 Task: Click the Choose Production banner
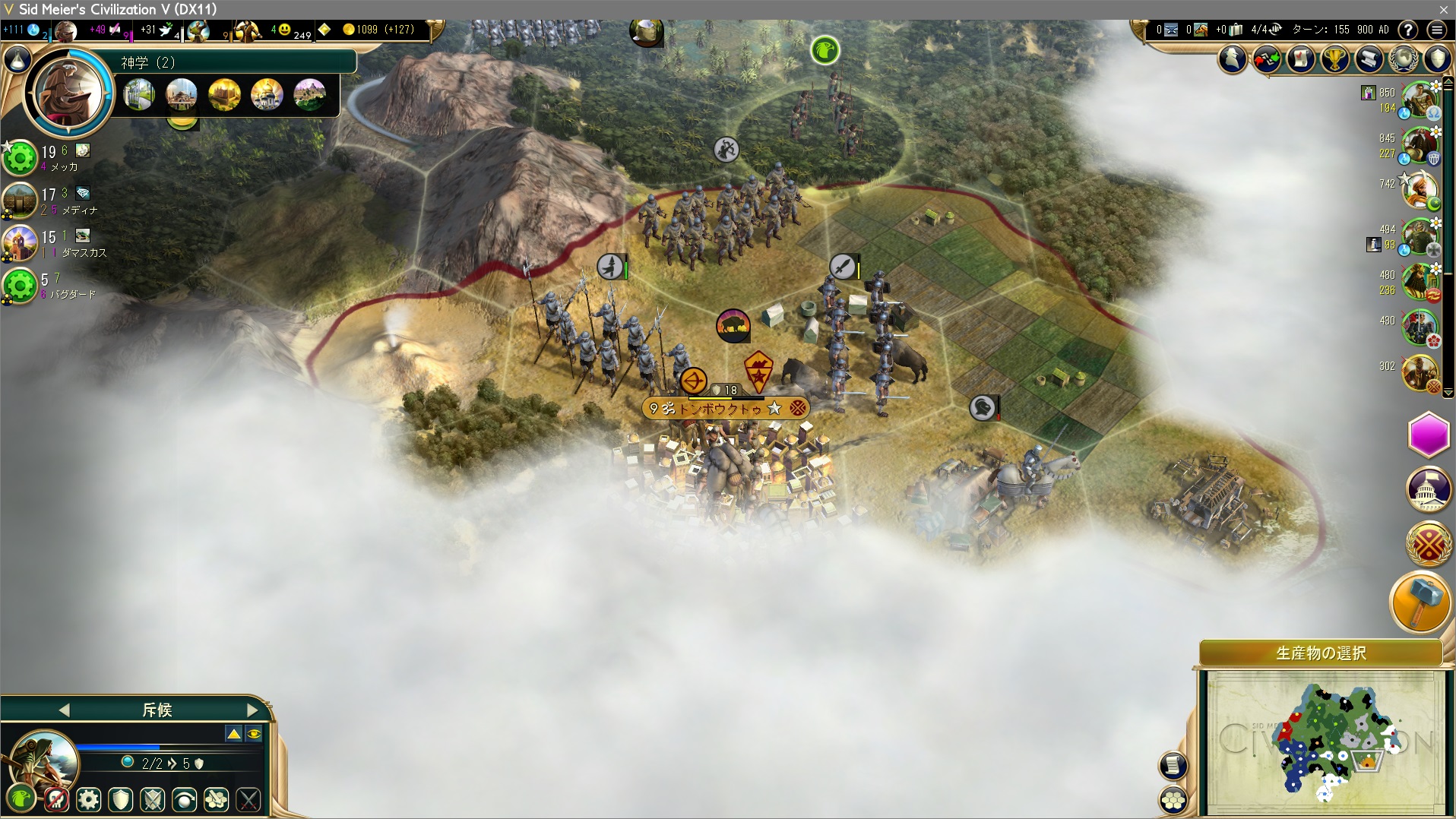point(1321,653)
